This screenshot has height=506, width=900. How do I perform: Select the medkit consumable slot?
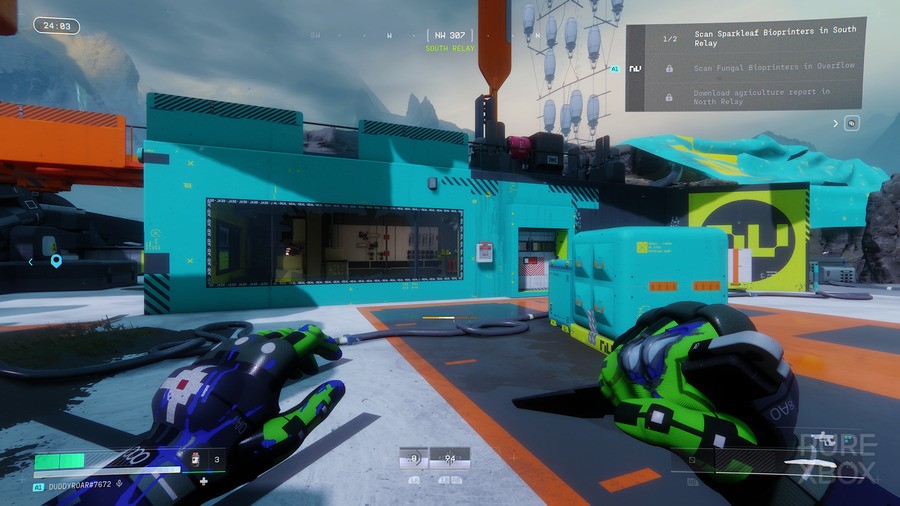197,460
